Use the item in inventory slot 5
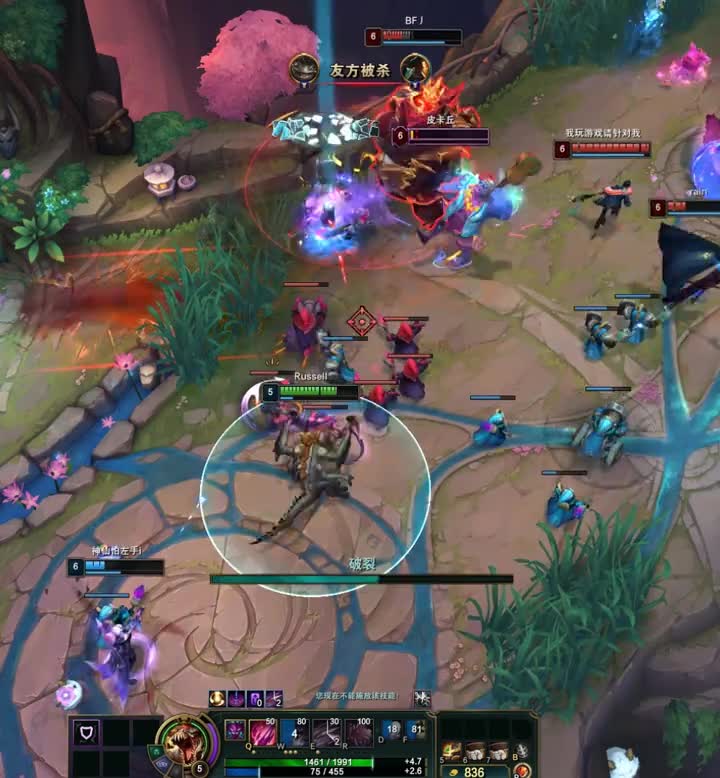Image resolution: width=720 pixels, height=778 pixels. 452,750
